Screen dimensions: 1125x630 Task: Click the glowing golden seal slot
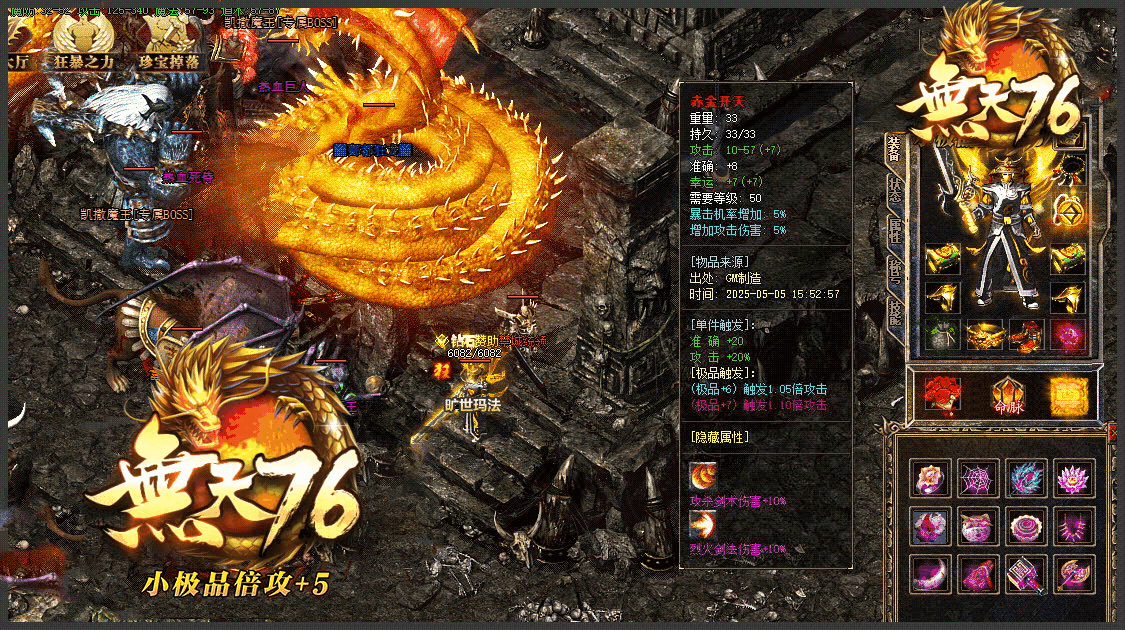click(1067, 394)
